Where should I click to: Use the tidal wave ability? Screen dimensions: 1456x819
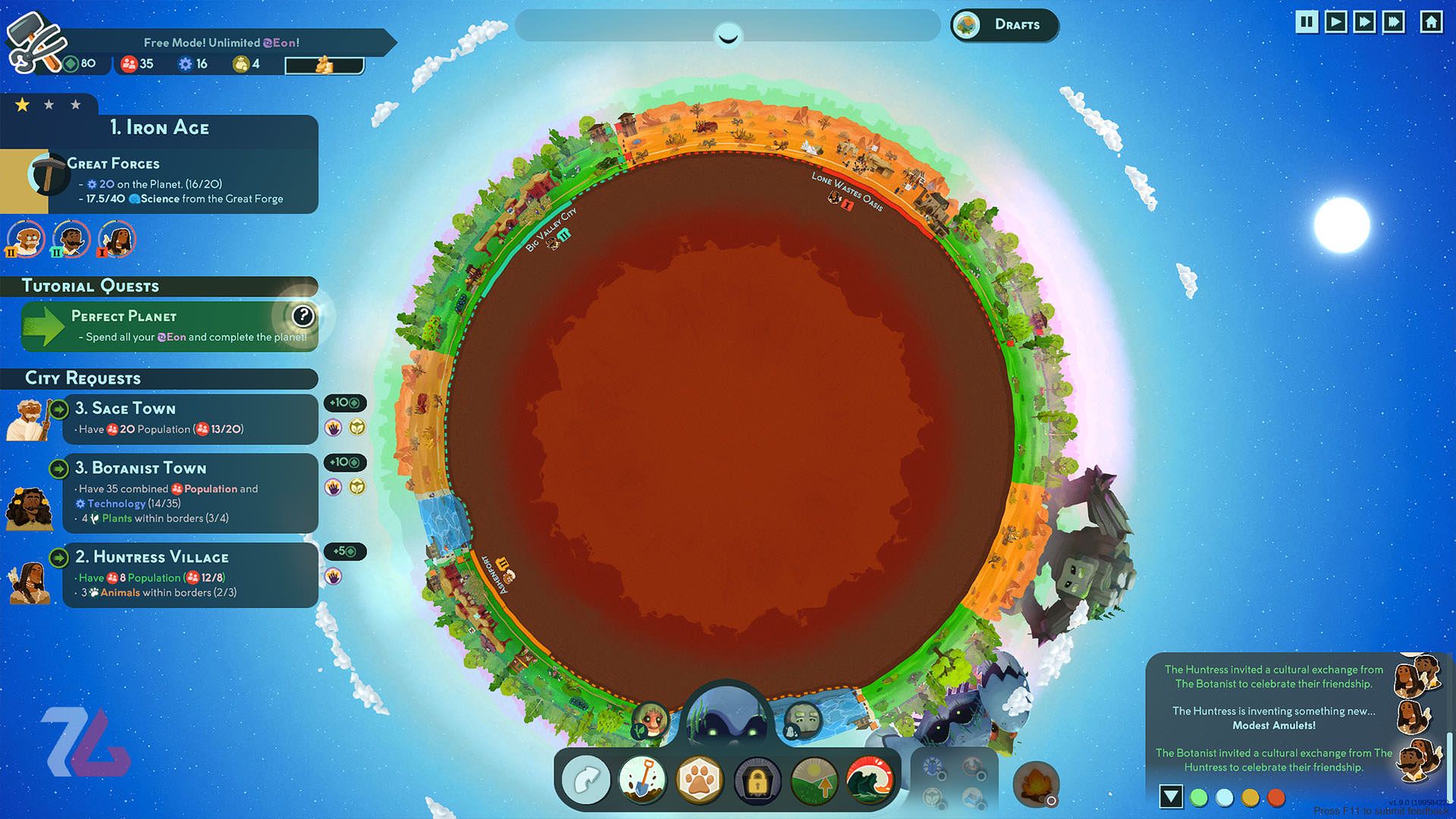point(871,780)
